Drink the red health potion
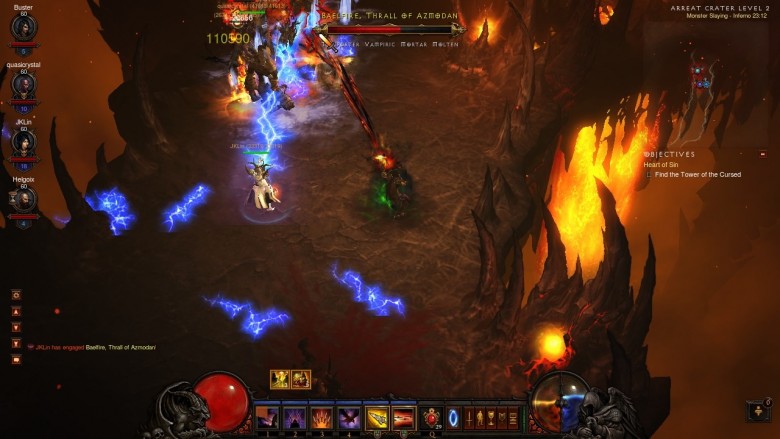 coord(431,417)
